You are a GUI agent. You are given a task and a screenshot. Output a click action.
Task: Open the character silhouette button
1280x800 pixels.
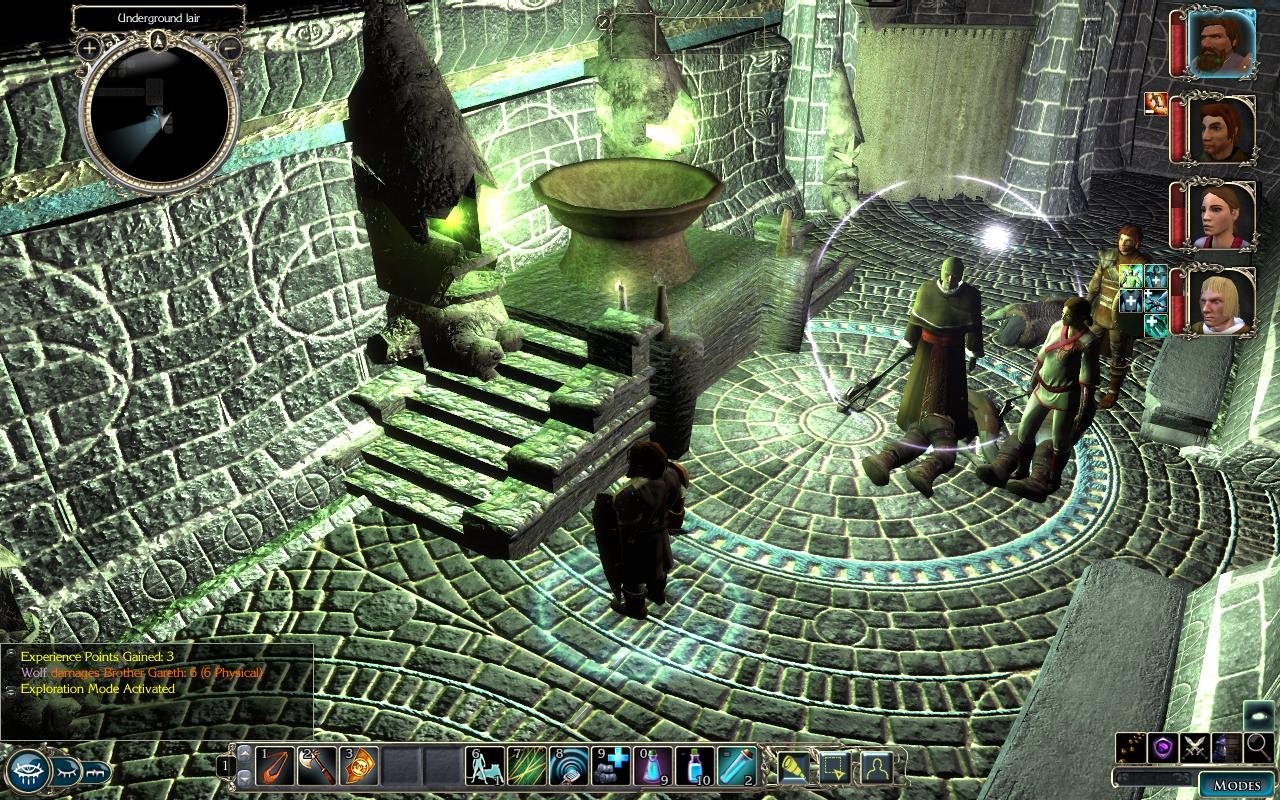[x=876, y=766]
